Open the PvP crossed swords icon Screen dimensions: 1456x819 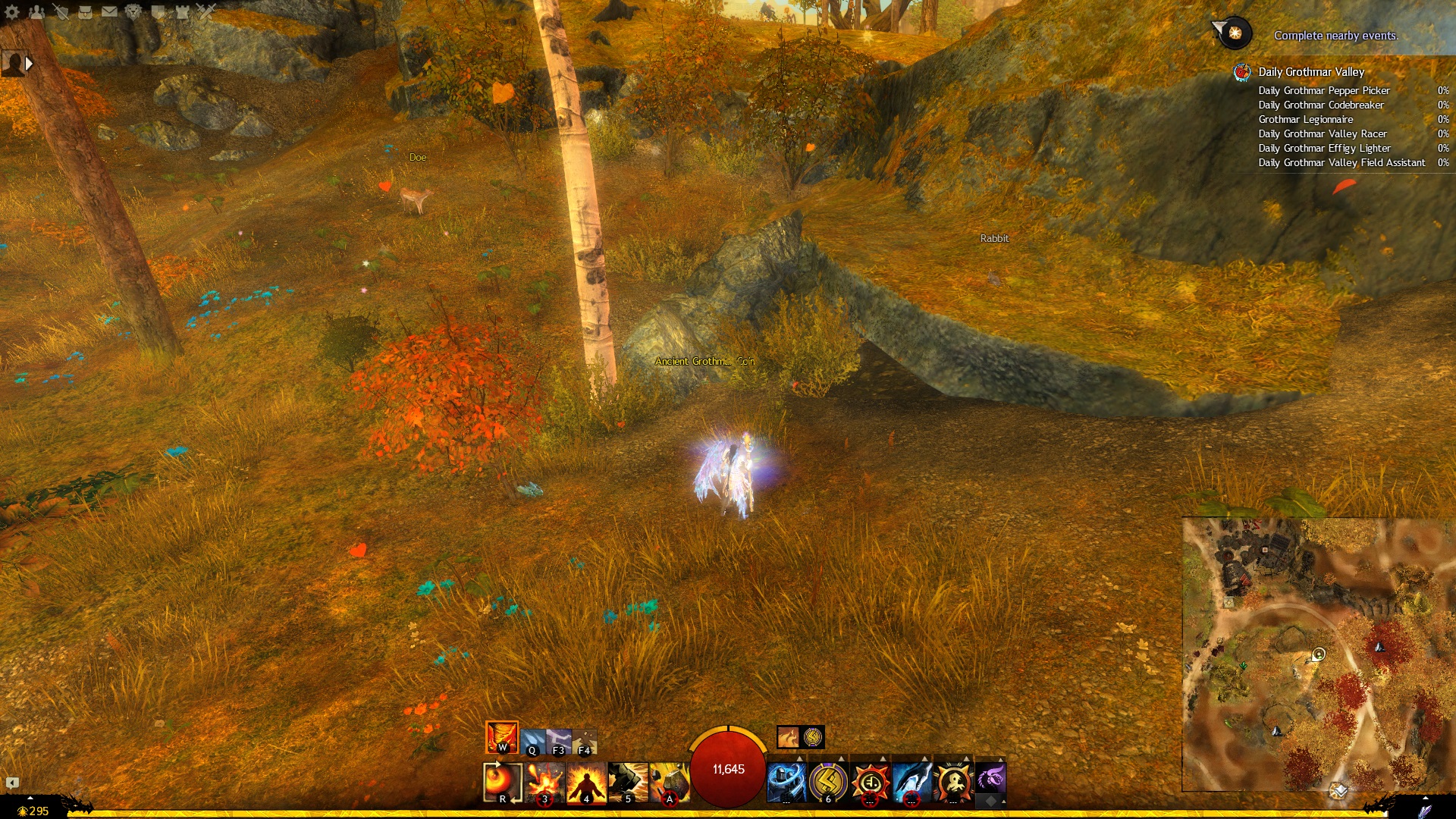(206, 11)
